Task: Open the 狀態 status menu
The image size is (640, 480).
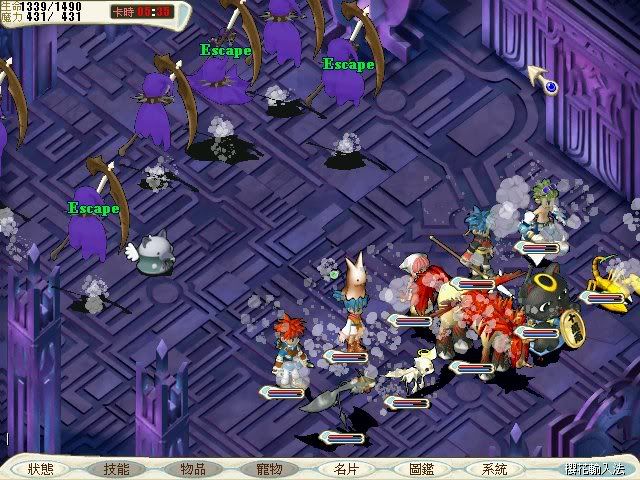Action: (41, 468)
